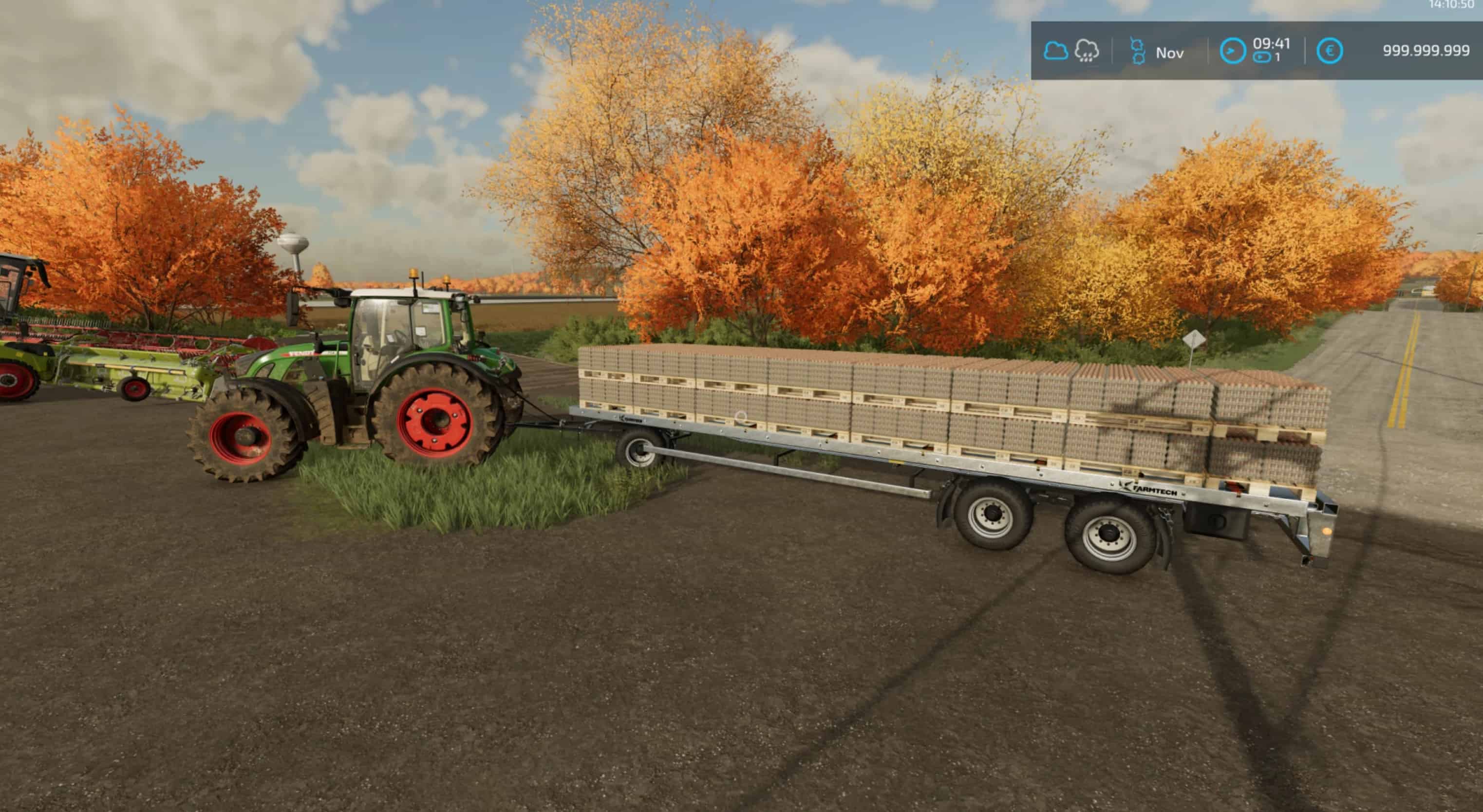Click the season icon beside Nov

pyautogui.click(x=1138, y=51)
